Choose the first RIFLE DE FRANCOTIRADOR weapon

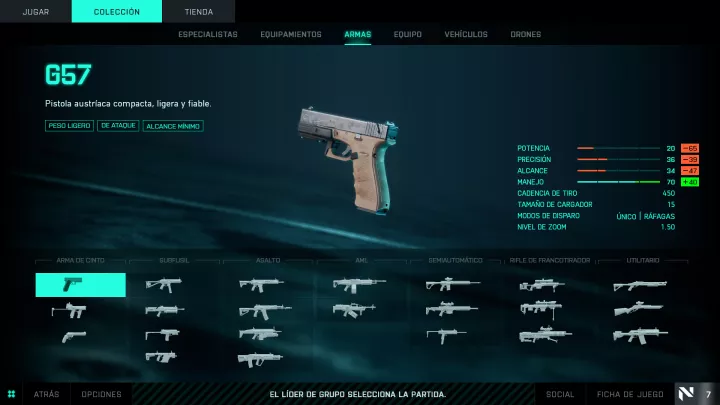tap(545, 285)
